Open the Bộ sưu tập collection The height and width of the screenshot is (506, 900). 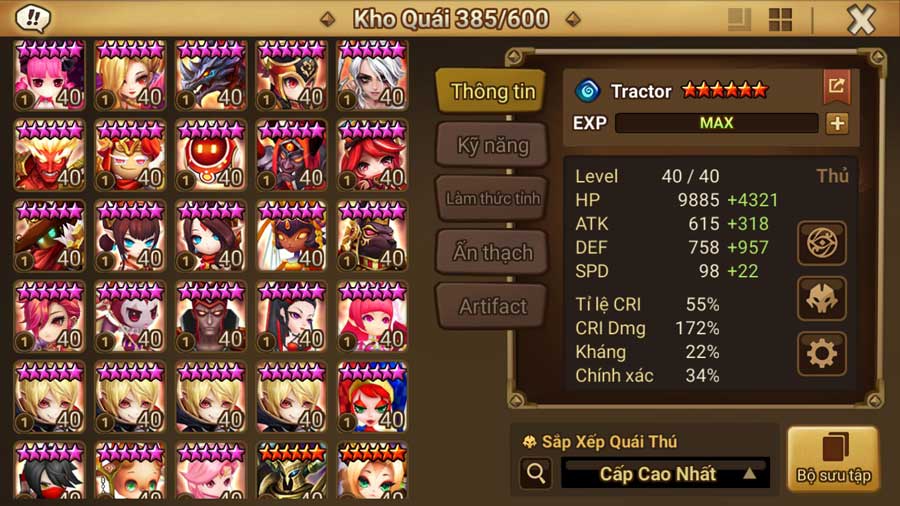pos(832,459)
